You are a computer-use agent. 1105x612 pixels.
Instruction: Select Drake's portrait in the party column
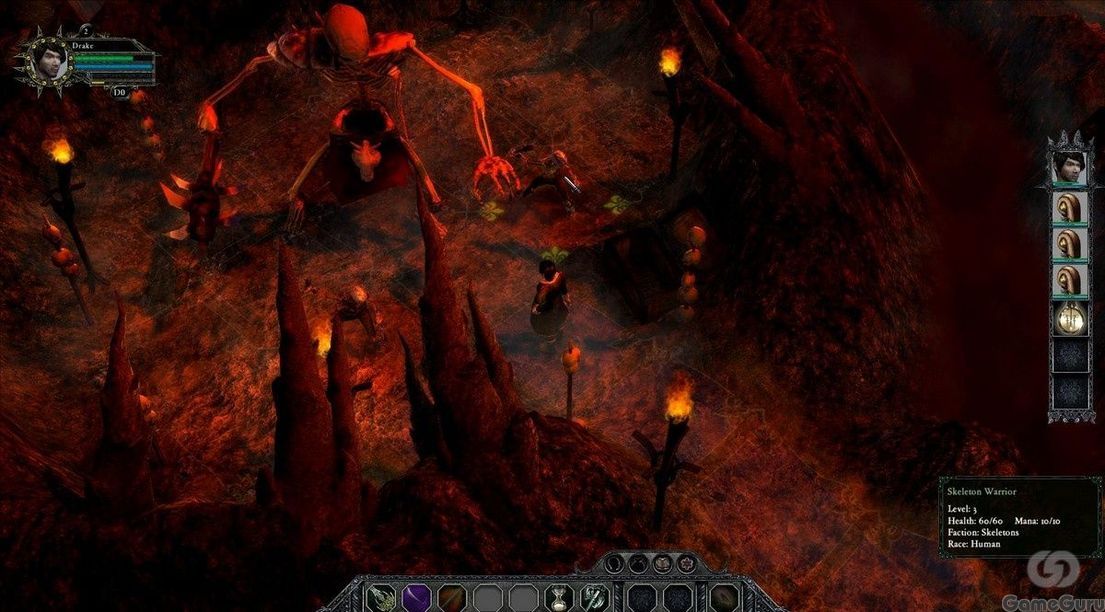(x=1069, y=165)
